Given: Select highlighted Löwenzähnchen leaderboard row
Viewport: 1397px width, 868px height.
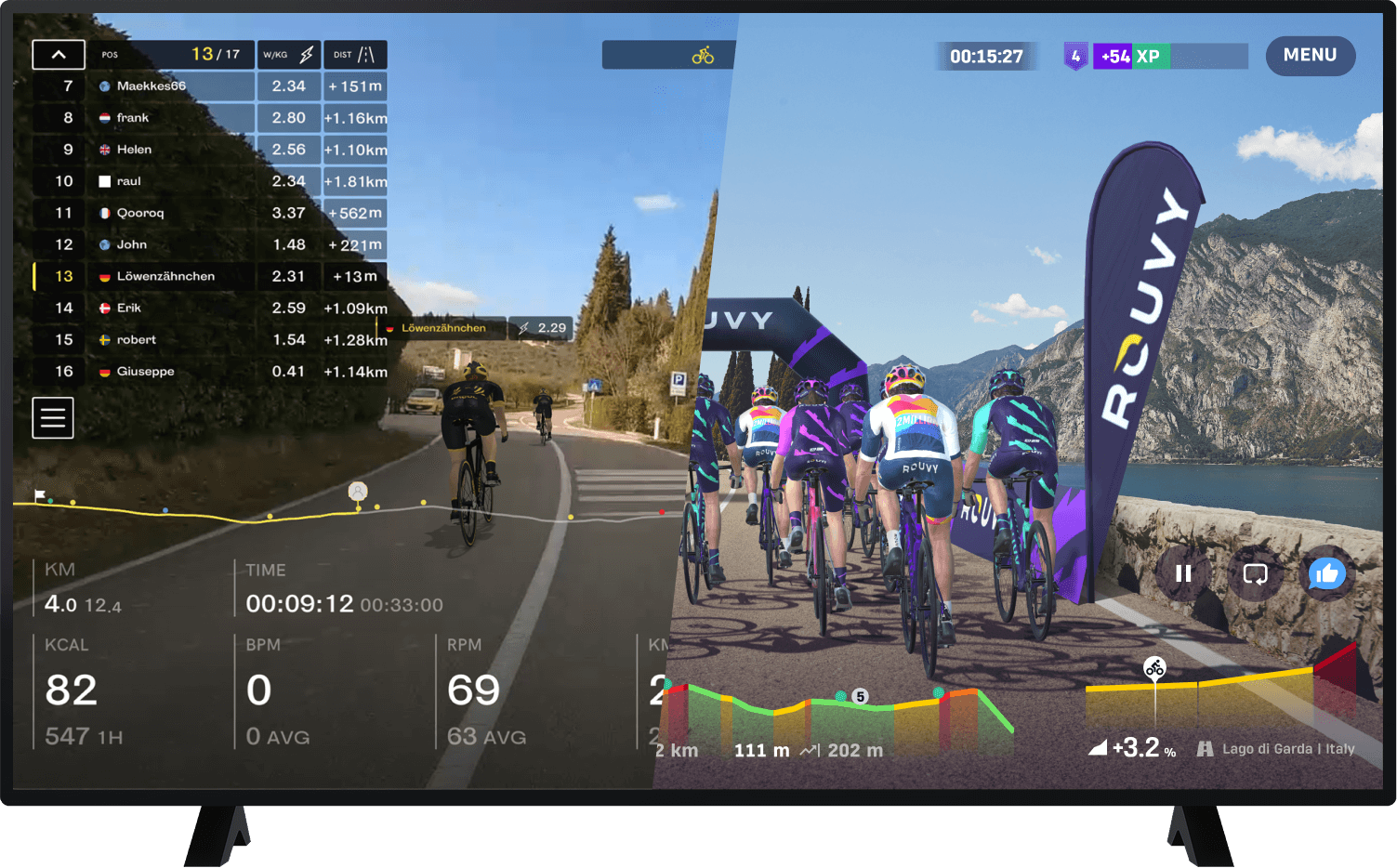Looking at the screenshot, I should pyautogui.click(x=165, y=276).
